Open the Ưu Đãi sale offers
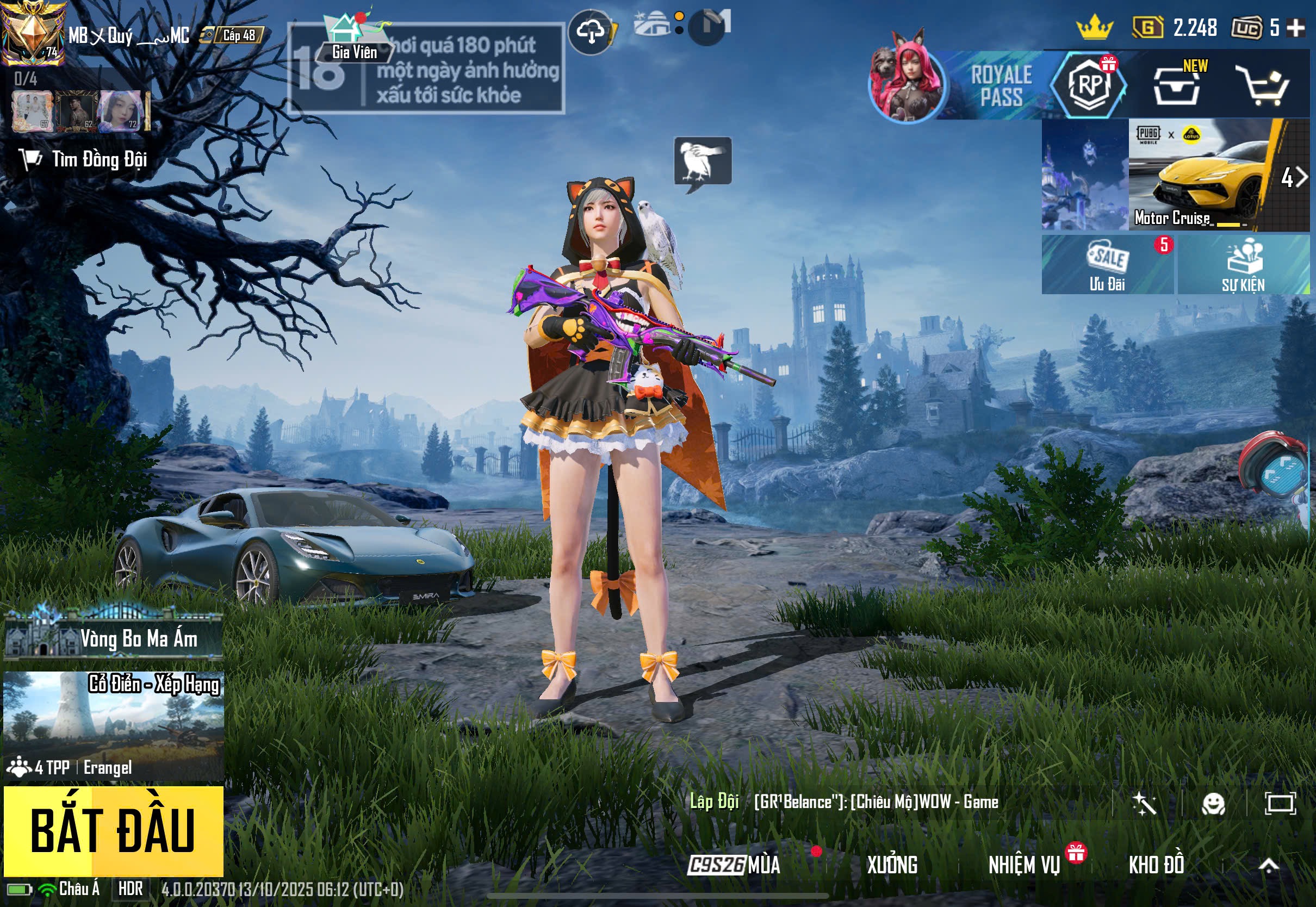The width and height of the screenshot is (1316, 907). click(1107, 265)
